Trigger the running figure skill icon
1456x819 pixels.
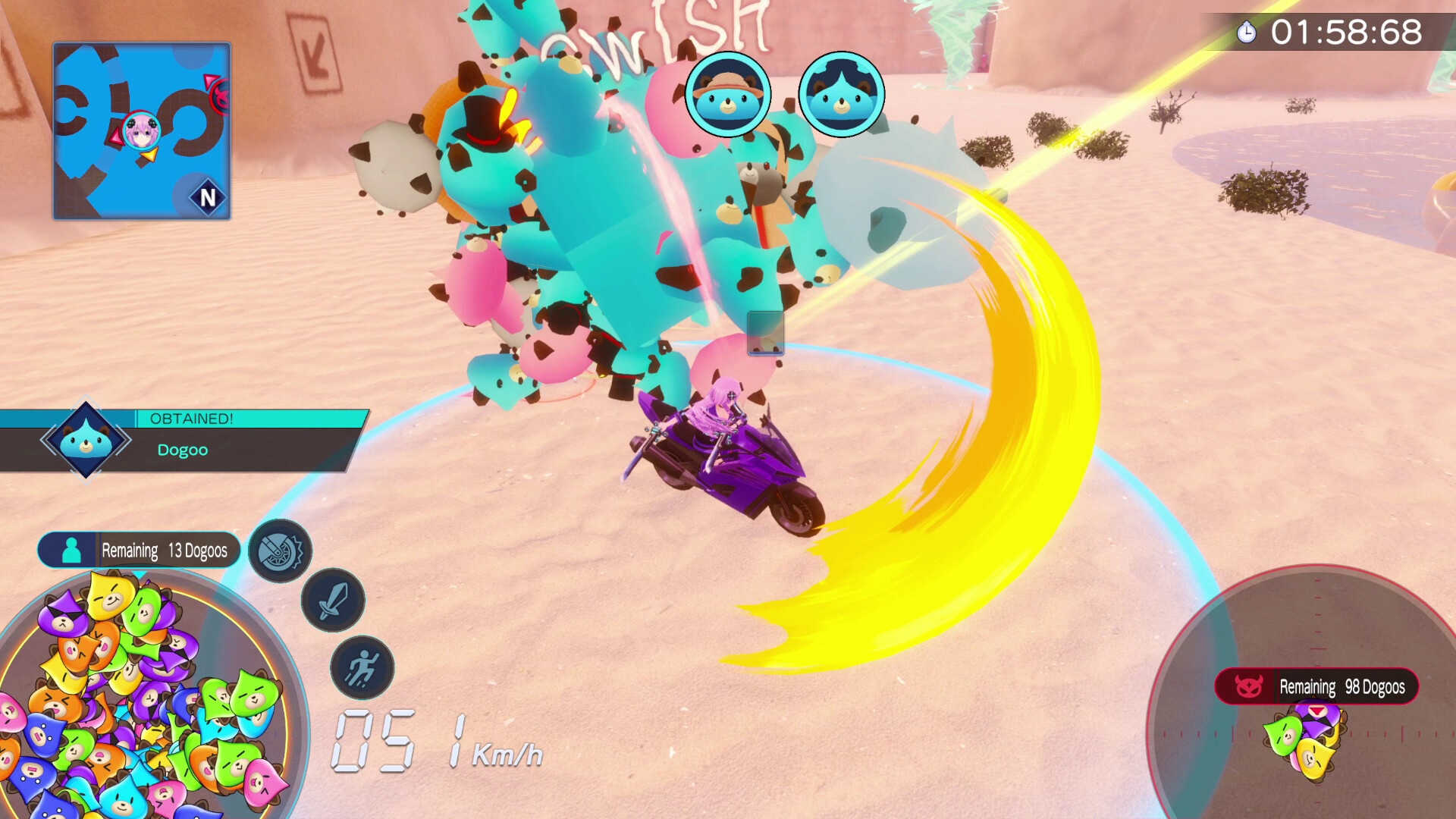[362, 668]
